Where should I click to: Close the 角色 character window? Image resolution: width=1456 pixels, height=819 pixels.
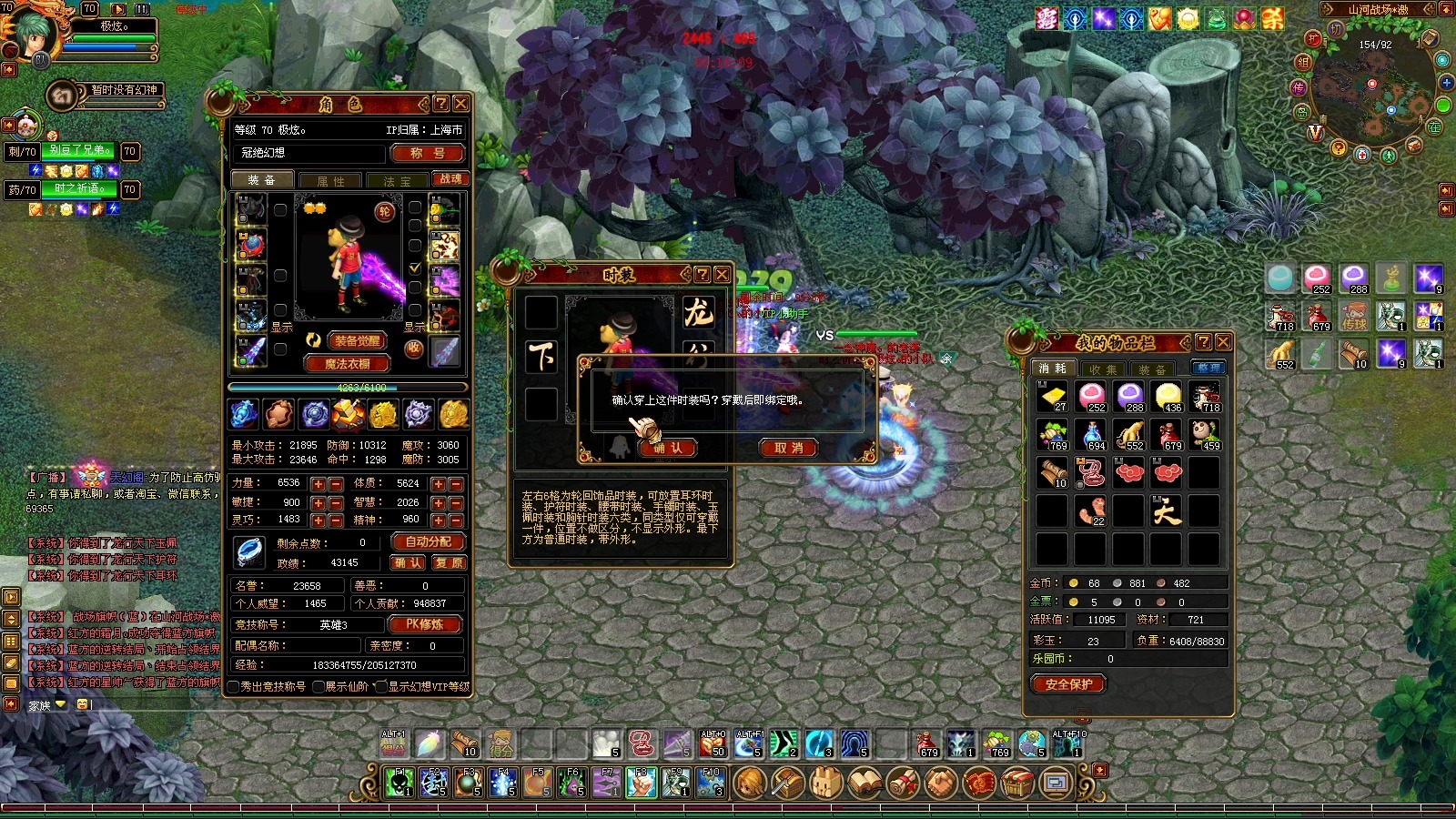(461, 104)
